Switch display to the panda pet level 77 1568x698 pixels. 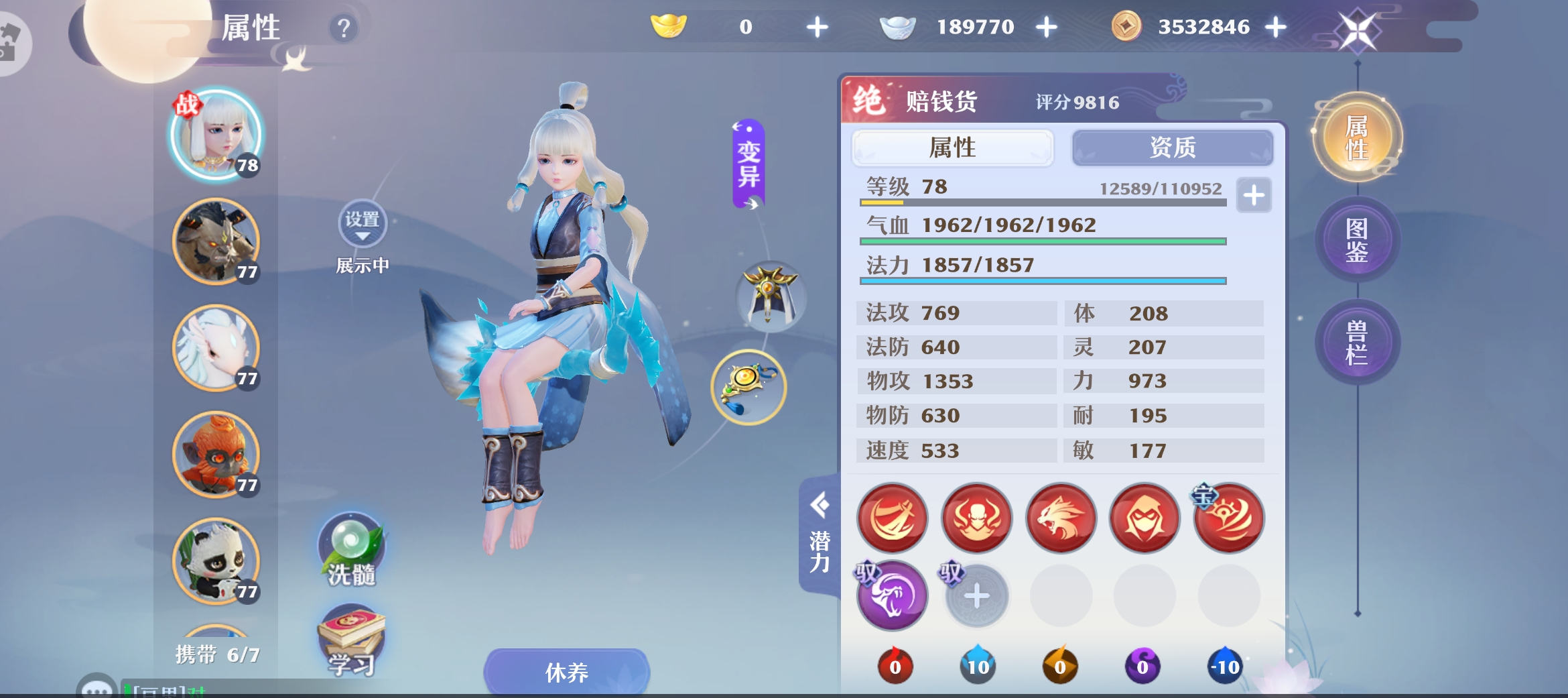(x=216, y=563)
